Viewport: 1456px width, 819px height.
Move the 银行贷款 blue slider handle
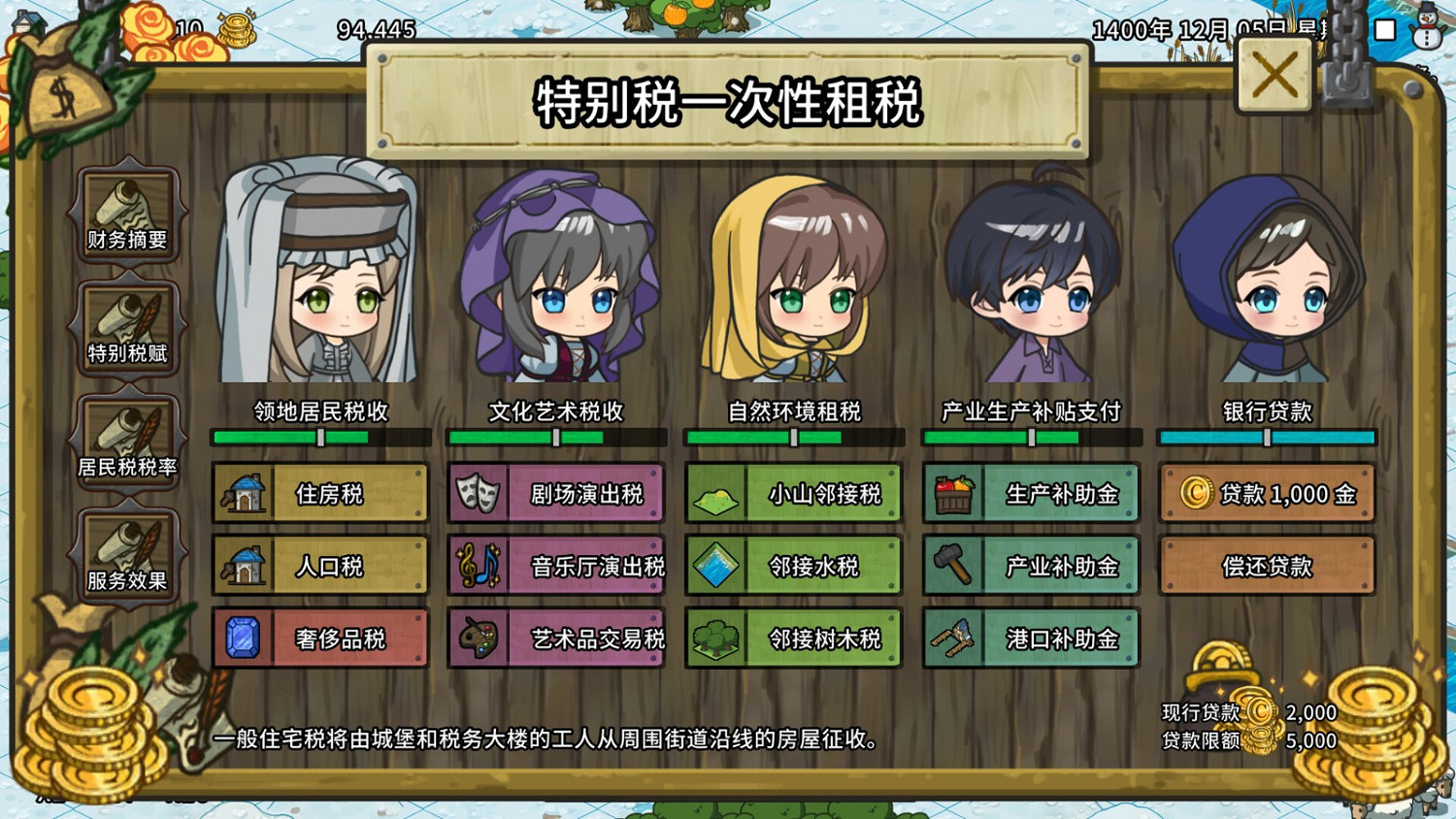pyautogui.click(x=1268, y=437)
